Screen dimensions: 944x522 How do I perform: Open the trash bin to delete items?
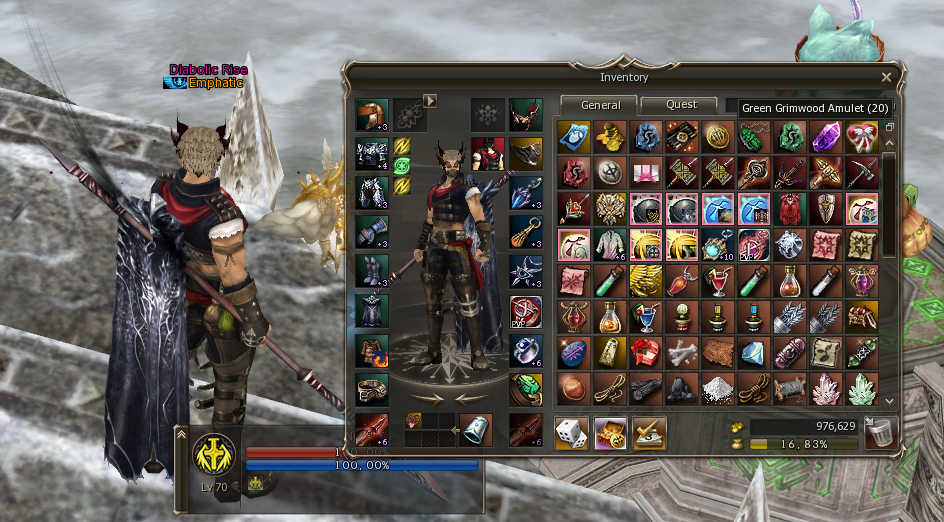tap(880, 433)
